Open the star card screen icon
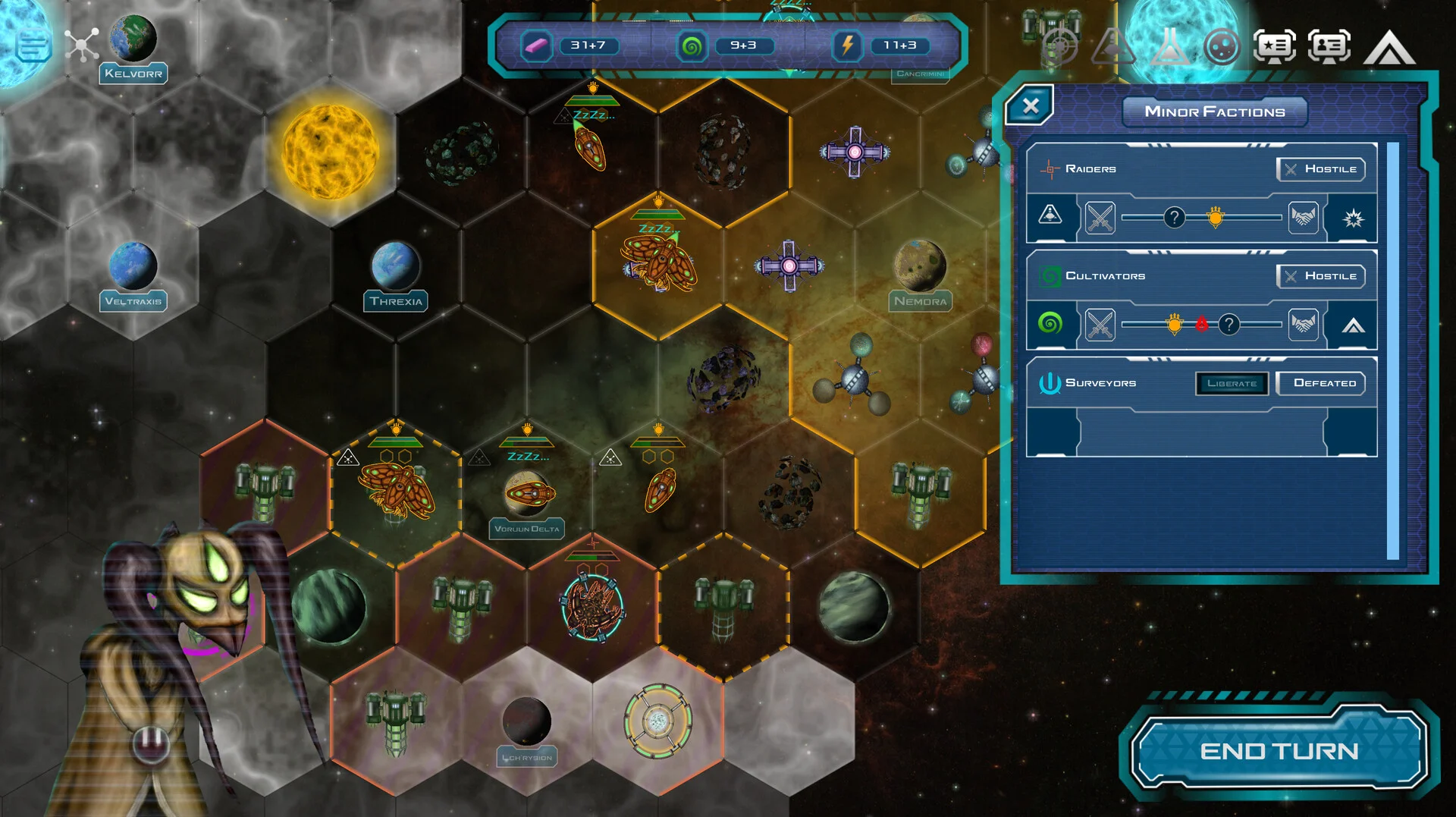Viewport: 1456px width, 817px height. coord(1275,47)
